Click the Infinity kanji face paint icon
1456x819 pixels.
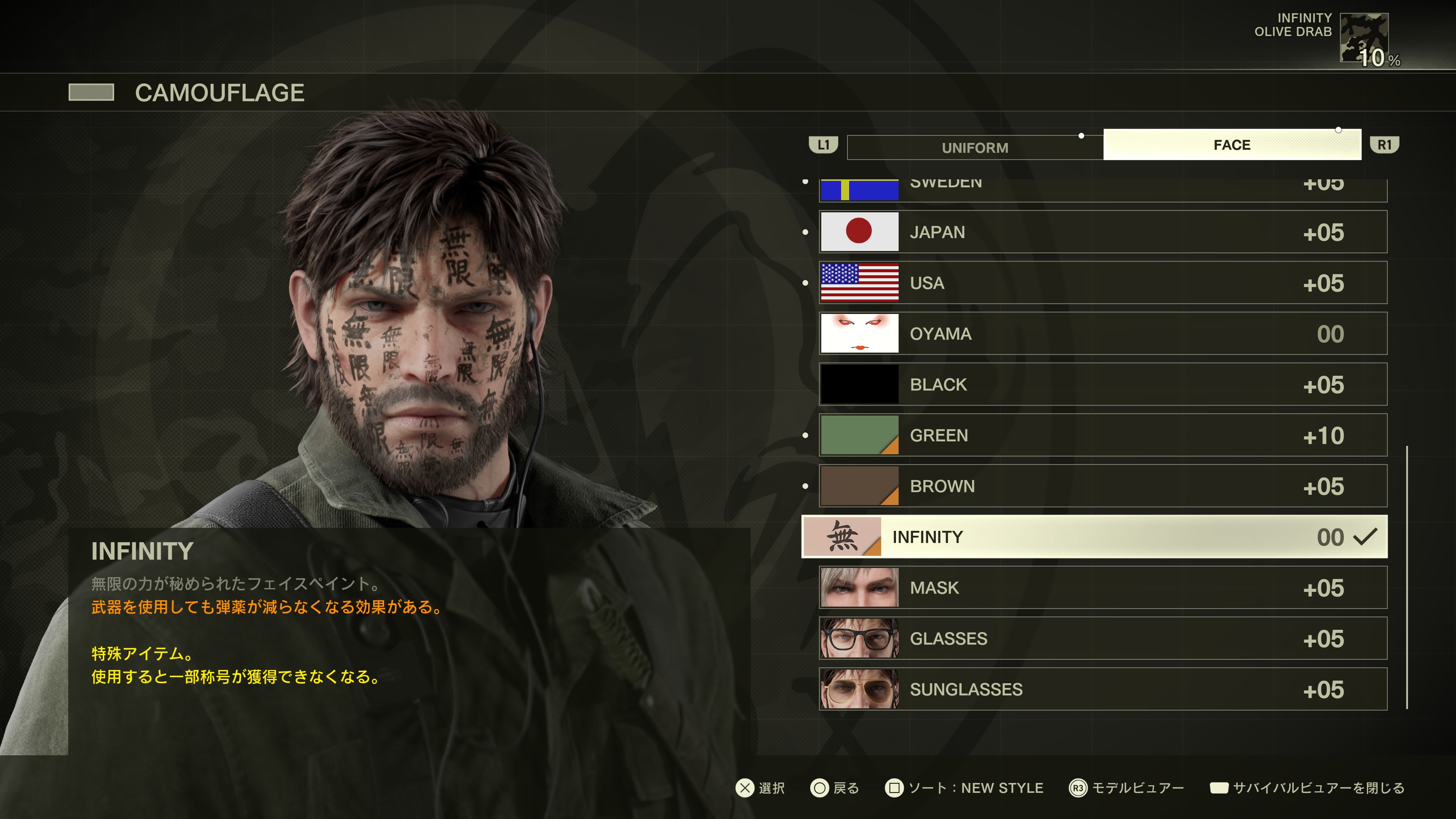[842, 537]
